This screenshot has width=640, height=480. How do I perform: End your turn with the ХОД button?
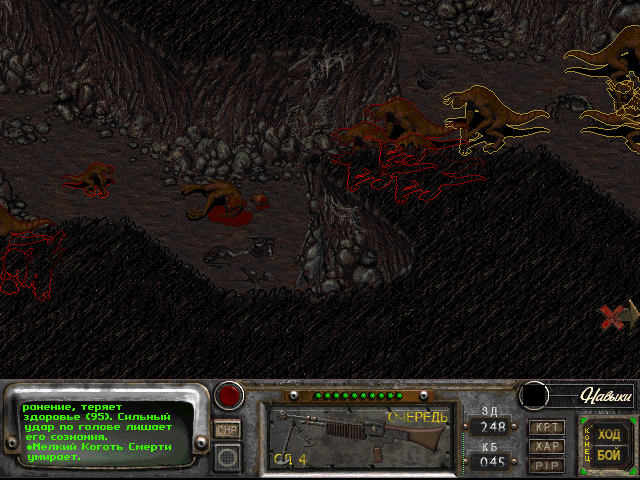click(608, 433)
